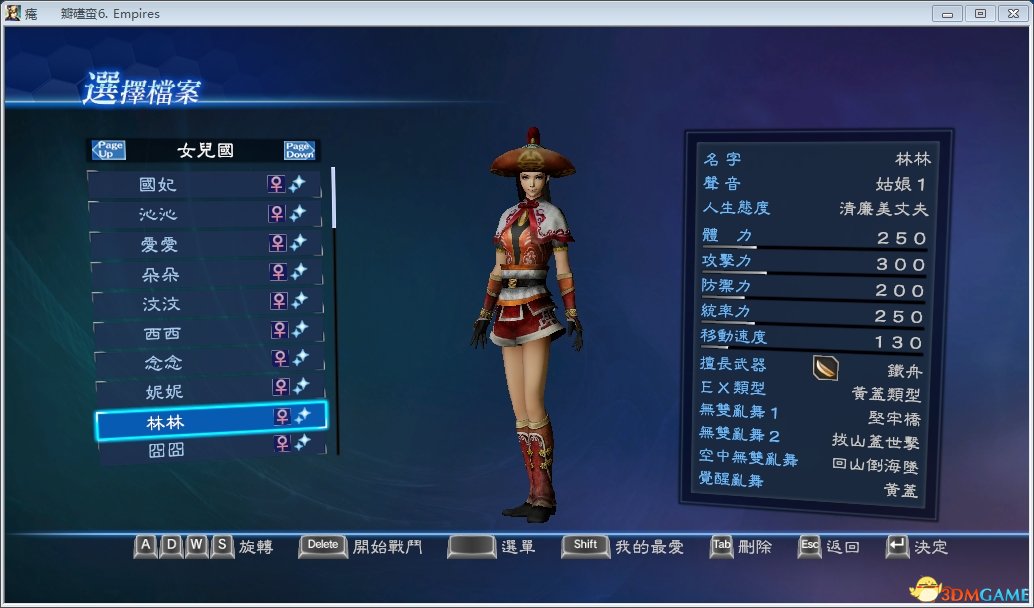Maximize the game window

pos(979,13)
